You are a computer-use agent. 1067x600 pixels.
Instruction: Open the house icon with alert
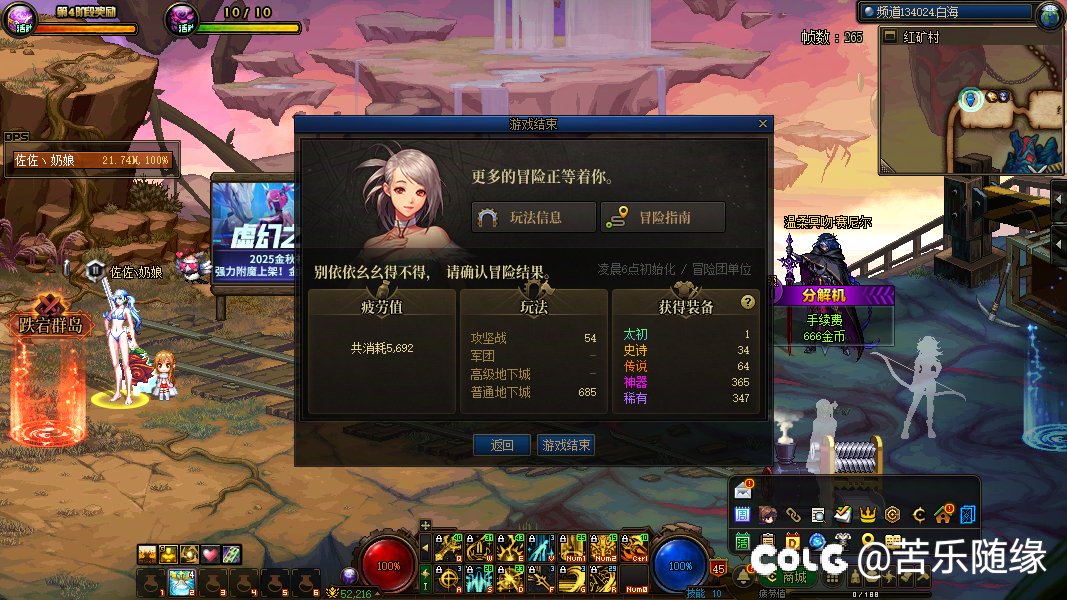tap(942, 514)
